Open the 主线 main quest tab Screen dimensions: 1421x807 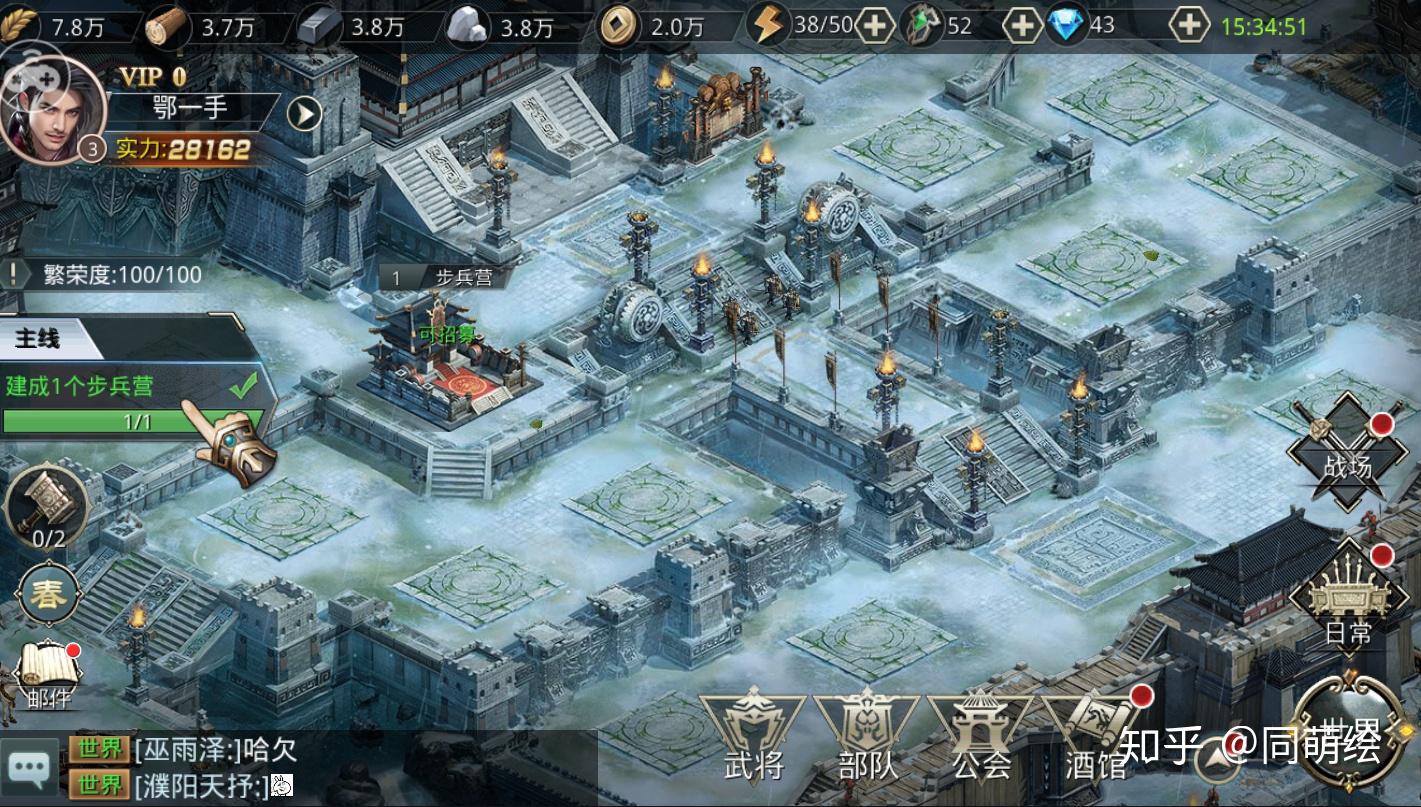click(40, 339)
